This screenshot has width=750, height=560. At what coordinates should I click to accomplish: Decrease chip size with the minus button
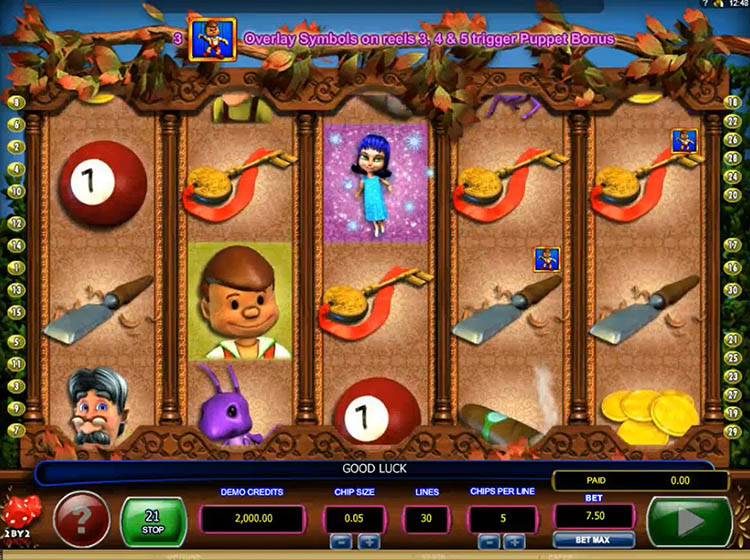[340, 540]
